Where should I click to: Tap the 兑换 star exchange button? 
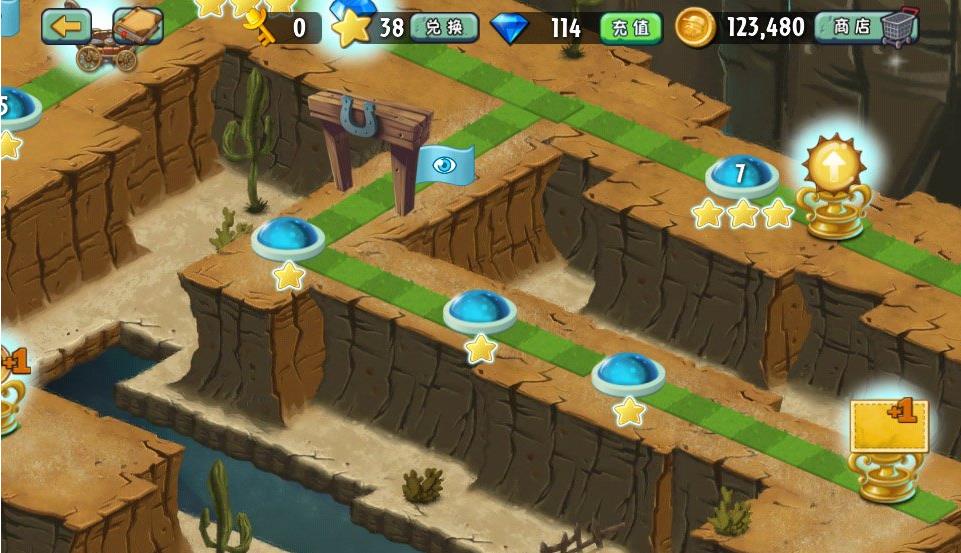(x=443, y=28)
